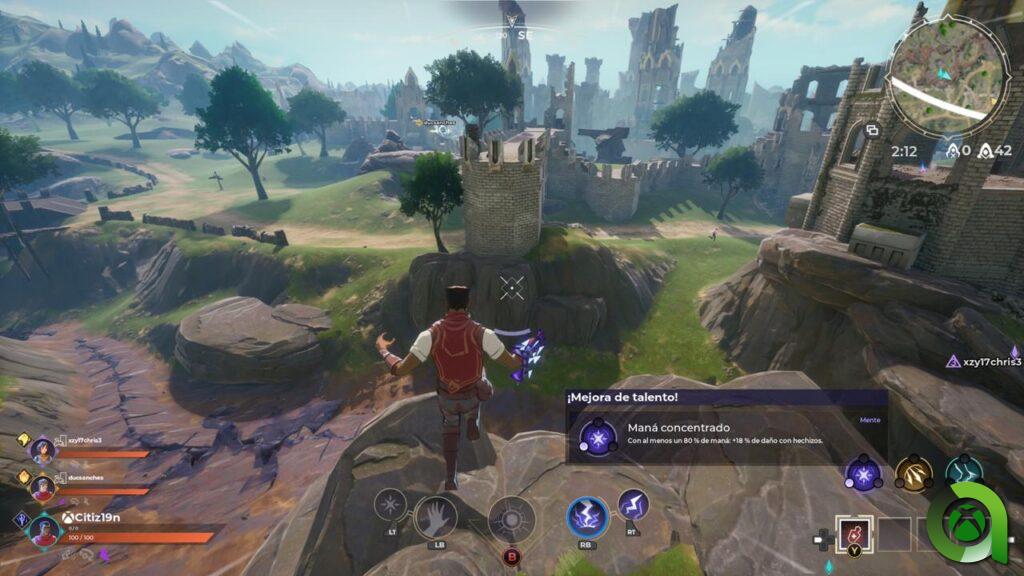Viewport: 1024px width, 576px height.
Task: Click the small star ability icon
Action: coord(390,504)
